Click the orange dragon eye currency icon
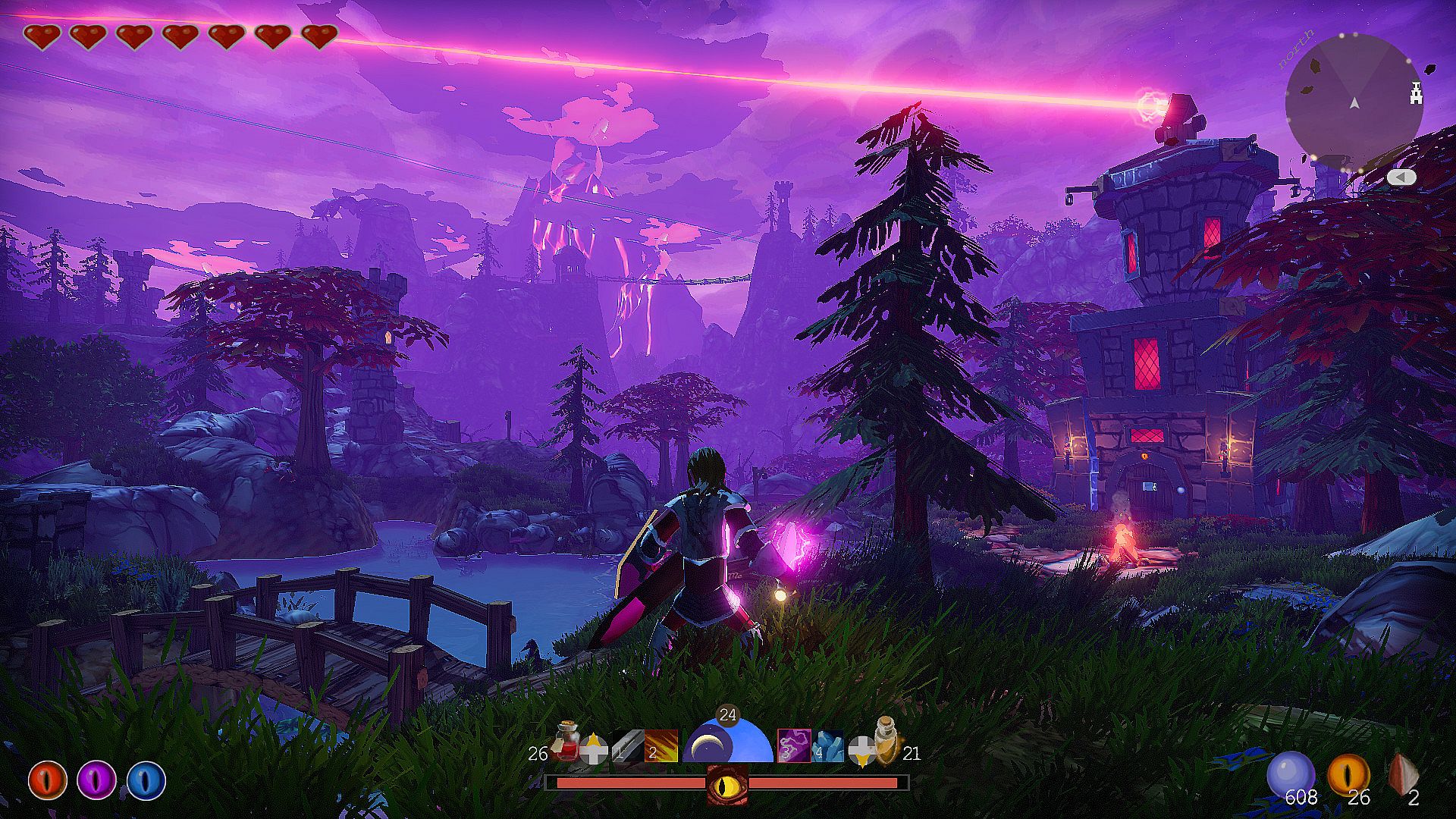This screenshot has height=819, width=1456. (1348, 775)
